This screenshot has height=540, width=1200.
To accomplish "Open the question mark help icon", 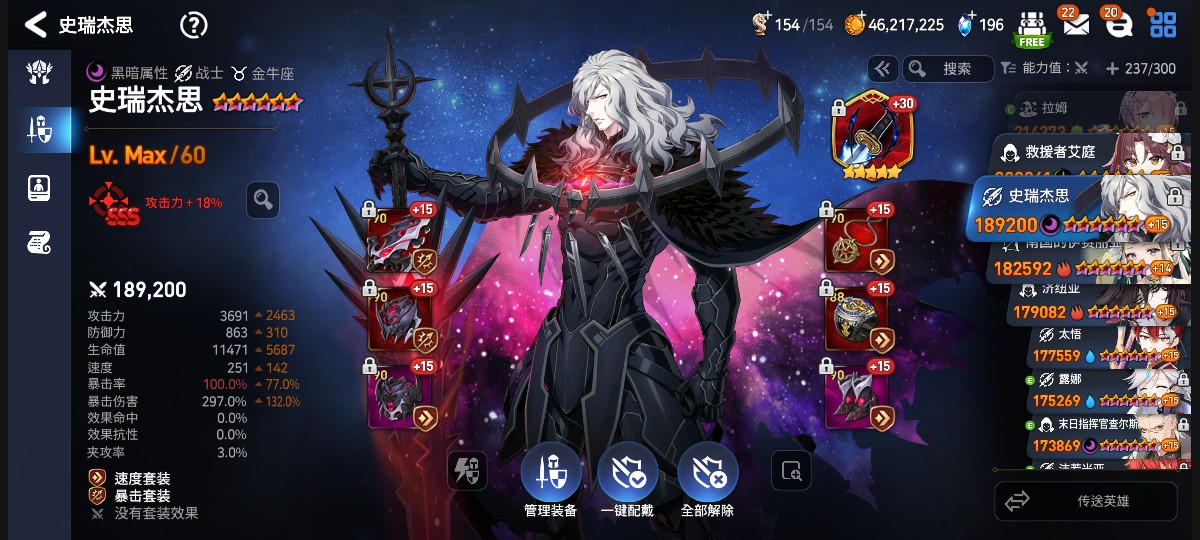I will (193, 25).
